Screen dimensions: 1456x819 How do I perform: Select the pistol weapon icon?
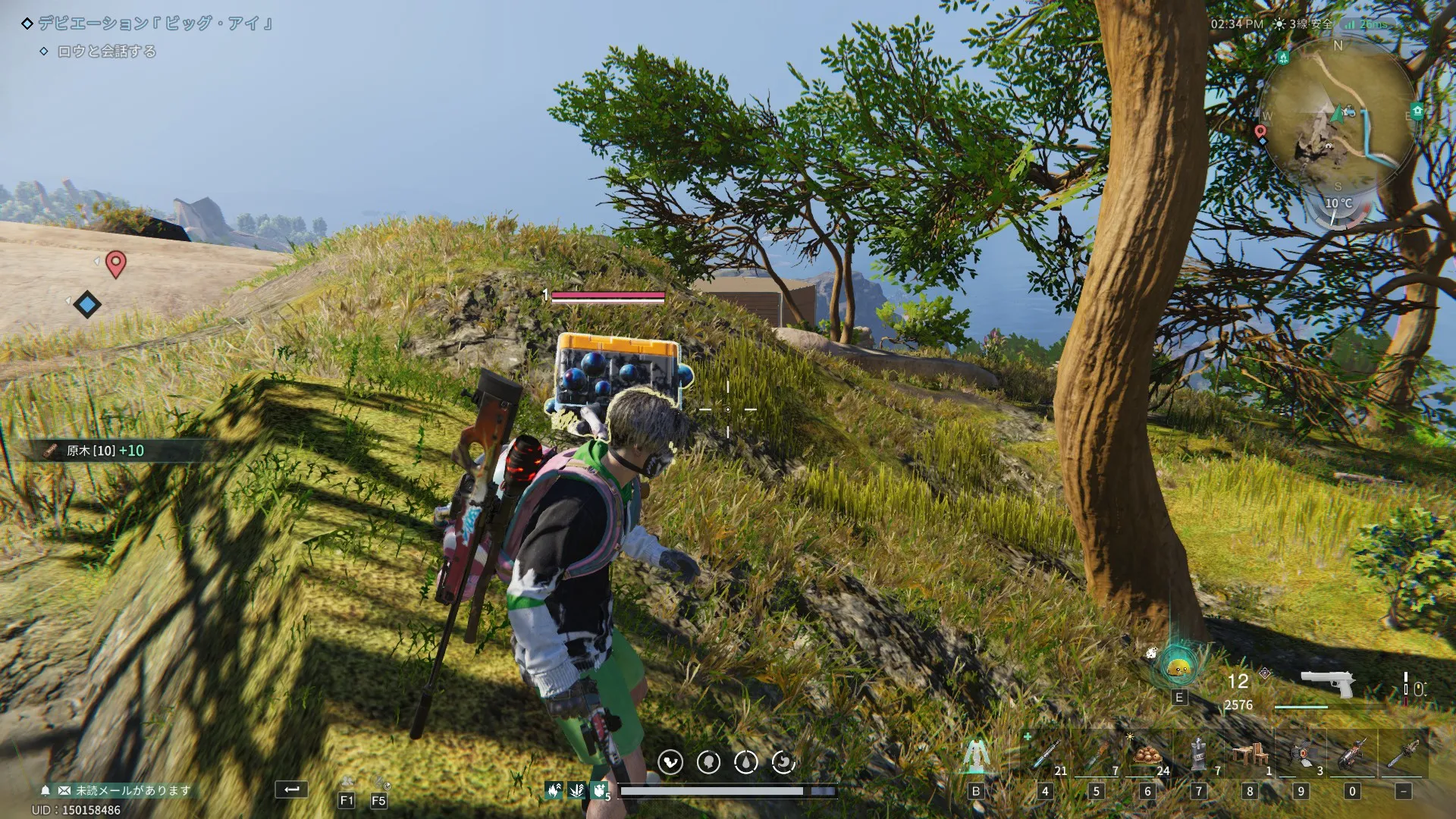(1327, 684)
